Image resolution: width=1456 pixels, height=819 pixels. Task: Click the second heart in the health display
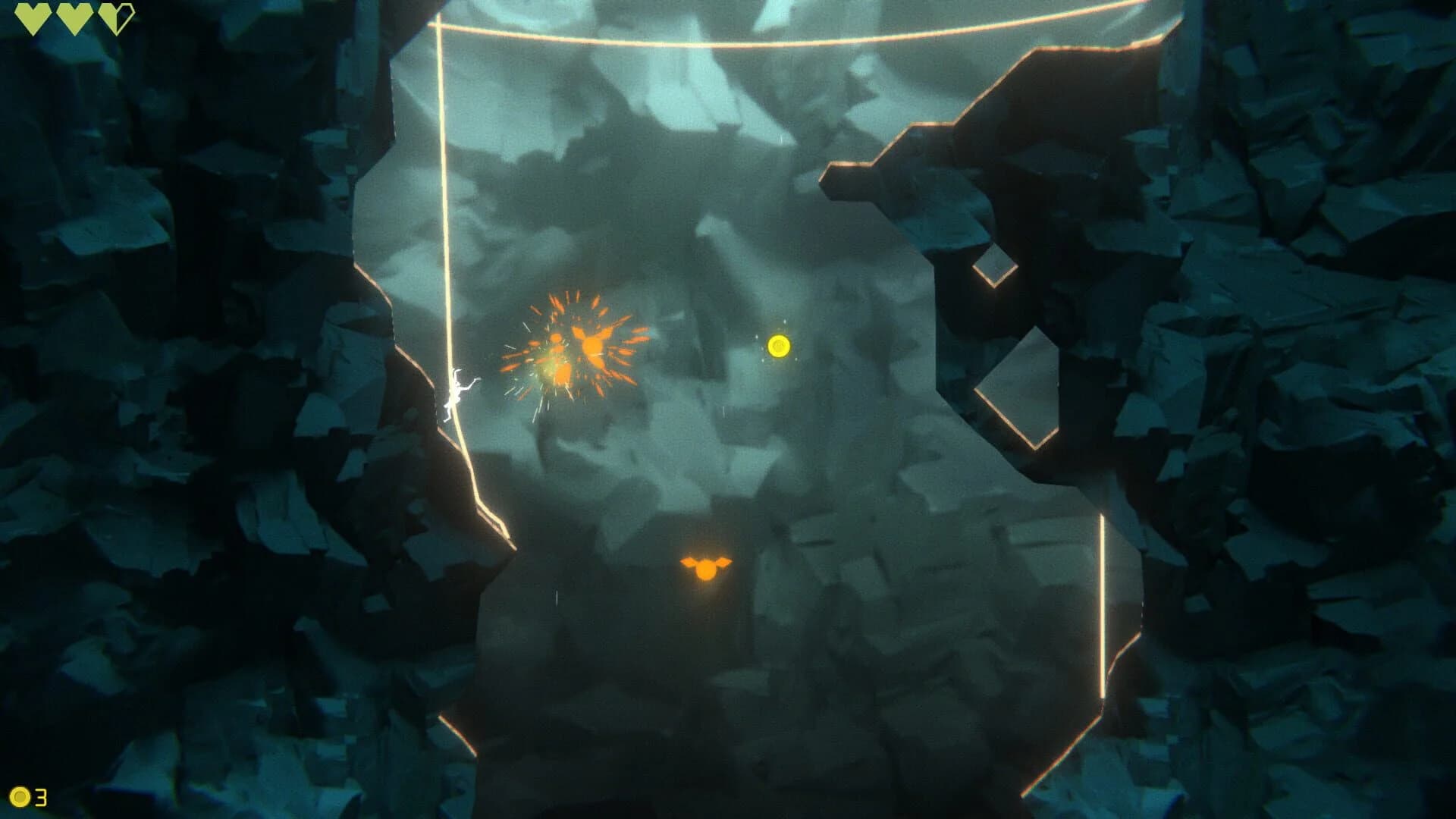[x=72, y=16]
